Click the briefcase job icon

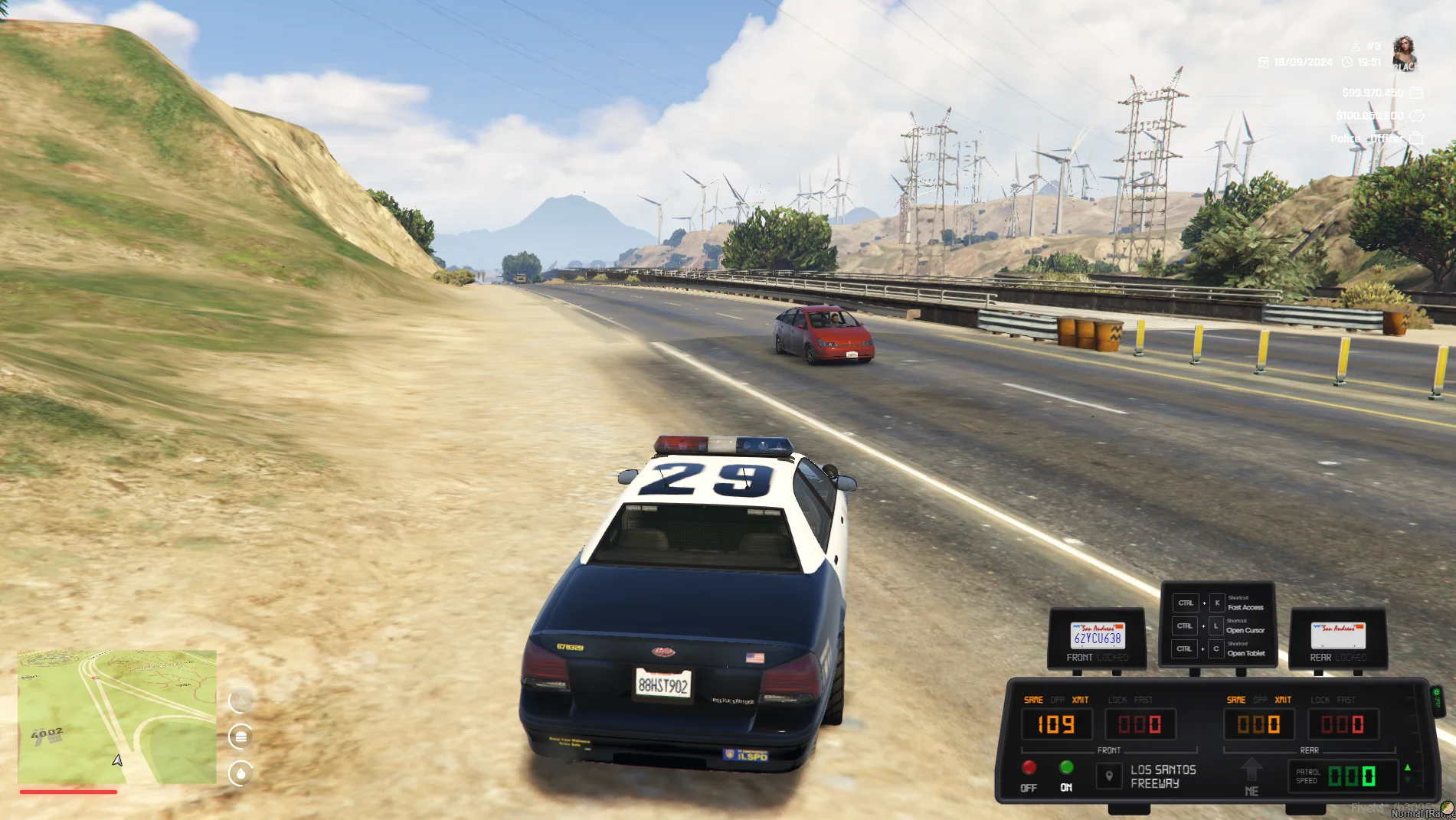point(1416,138)
